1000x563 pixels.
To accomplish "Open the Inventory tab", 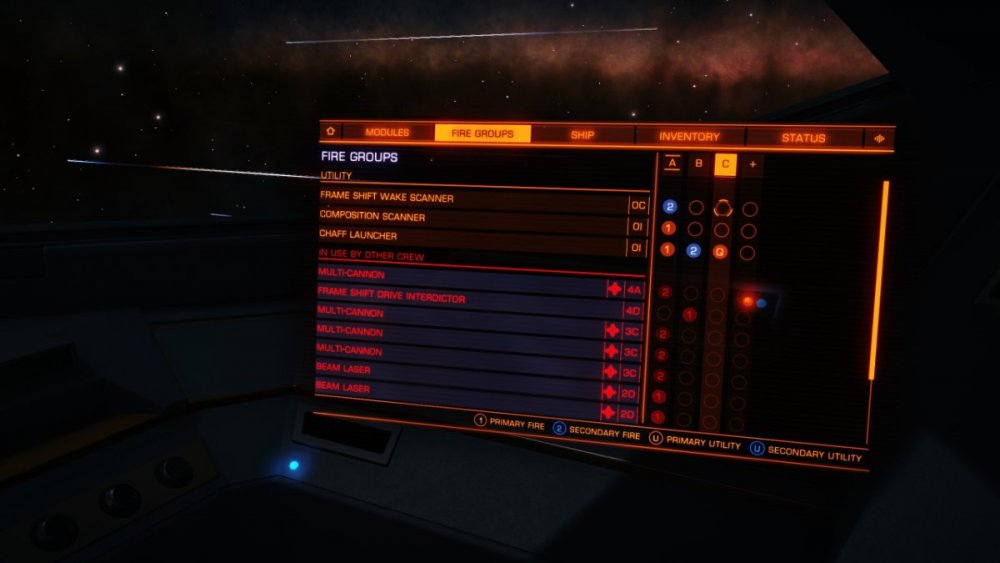I will [x=689, y=136].
